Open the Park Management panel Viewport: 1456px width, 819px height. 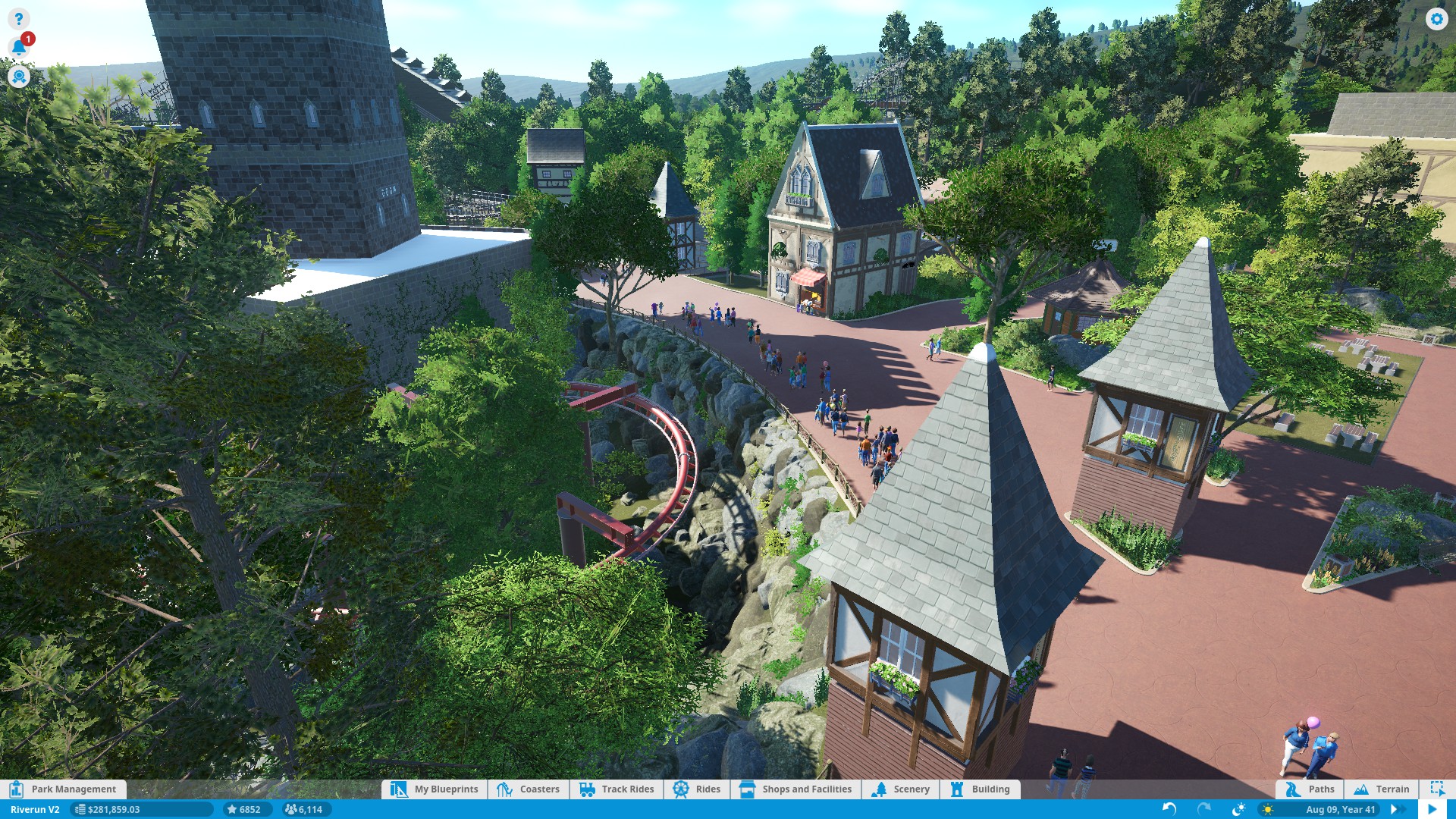coord(64,789)
